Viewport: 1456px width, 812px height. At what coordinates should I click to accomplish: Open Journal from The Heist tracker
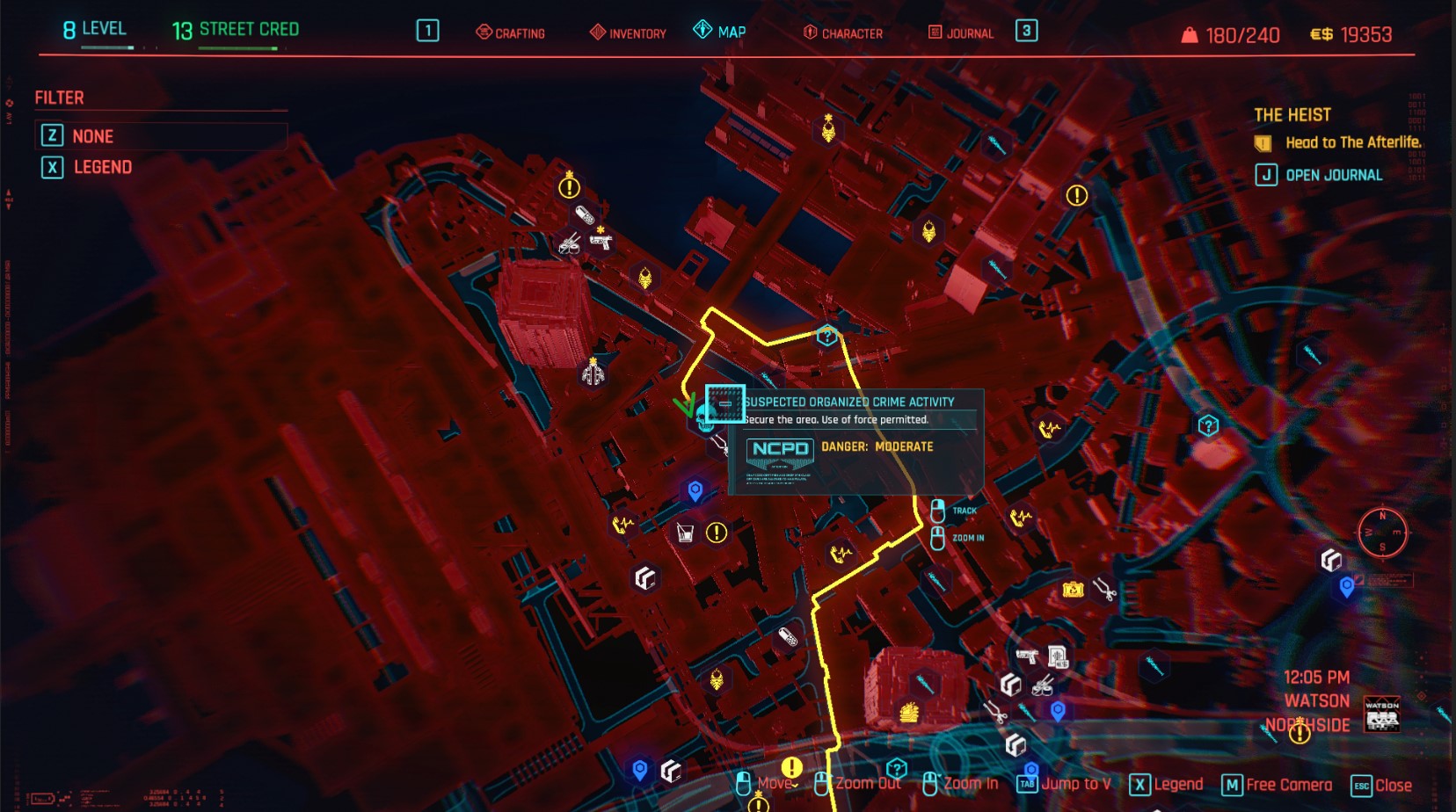(1319, 175)
